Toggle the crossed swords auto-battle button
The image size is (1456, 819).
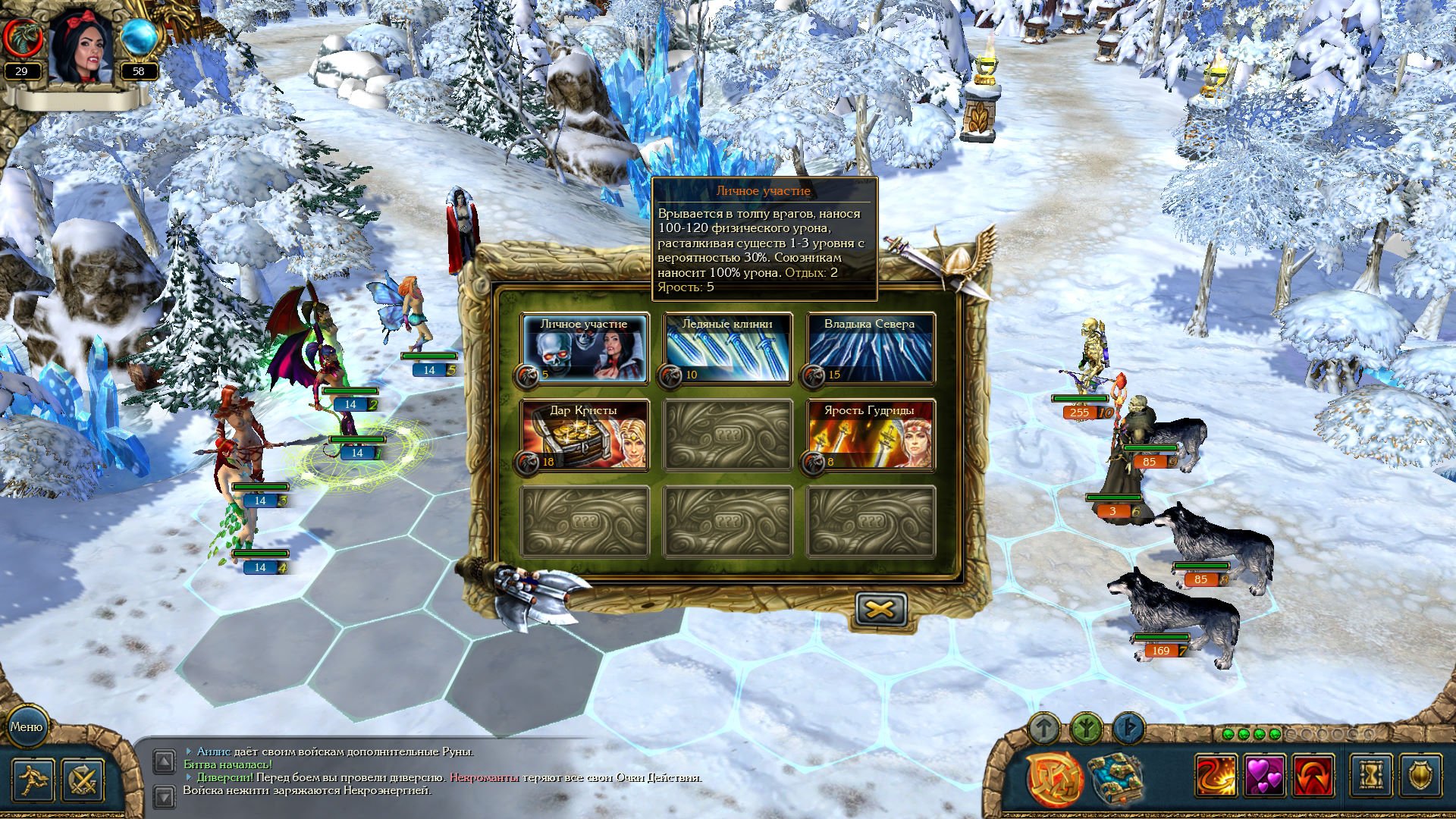point(82,780)
